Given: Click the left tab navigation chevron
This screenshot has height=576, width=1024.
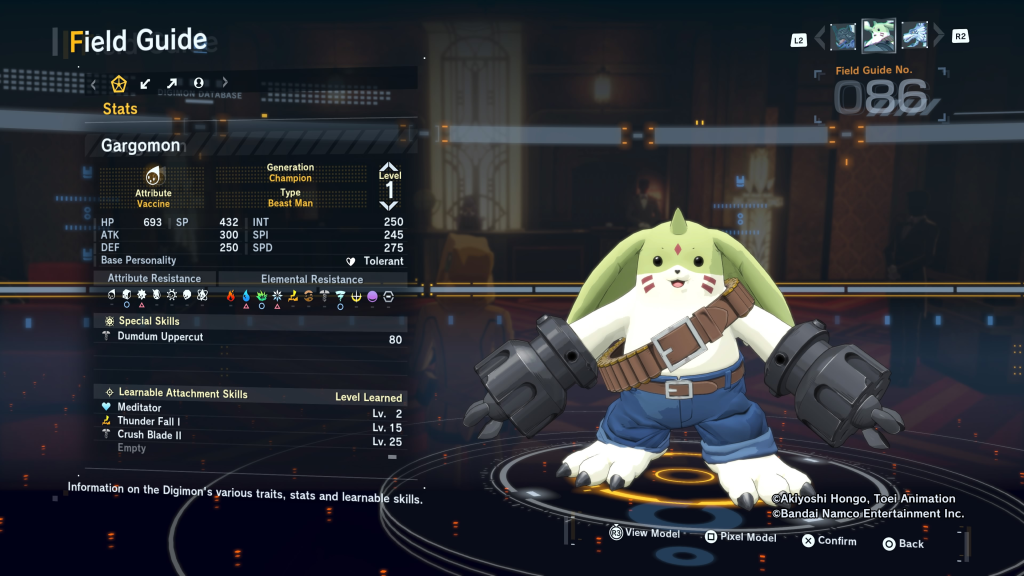Looking at the screenshot, I should click(x=94, y=83).
